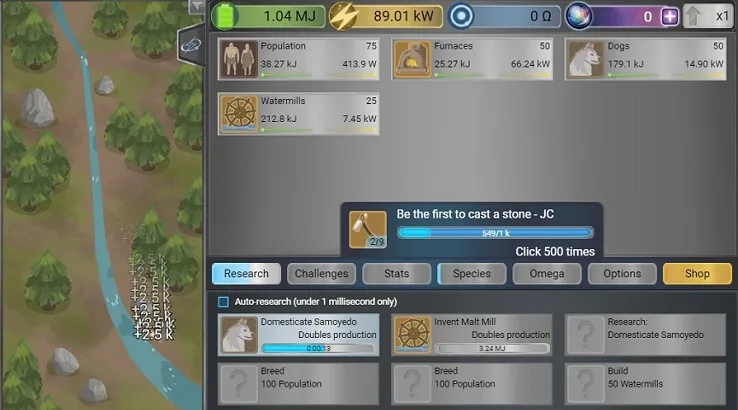The height and width of the screenshot is (410, 738).
Task: Open the Omega tab
Action: 547,274
